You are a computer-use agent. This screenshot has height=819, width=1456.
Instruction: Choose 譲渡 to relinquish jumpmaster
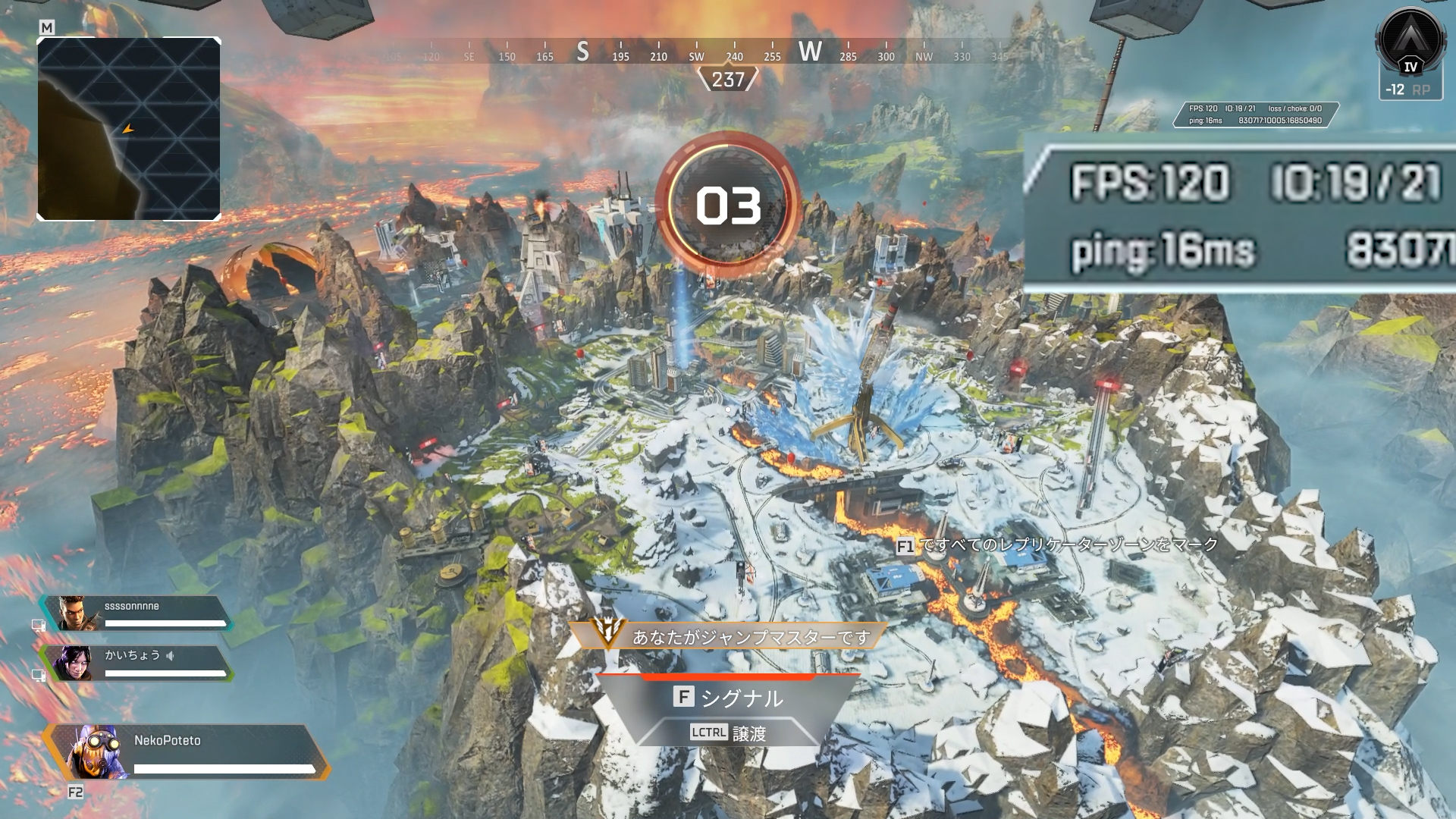(728, 733)
